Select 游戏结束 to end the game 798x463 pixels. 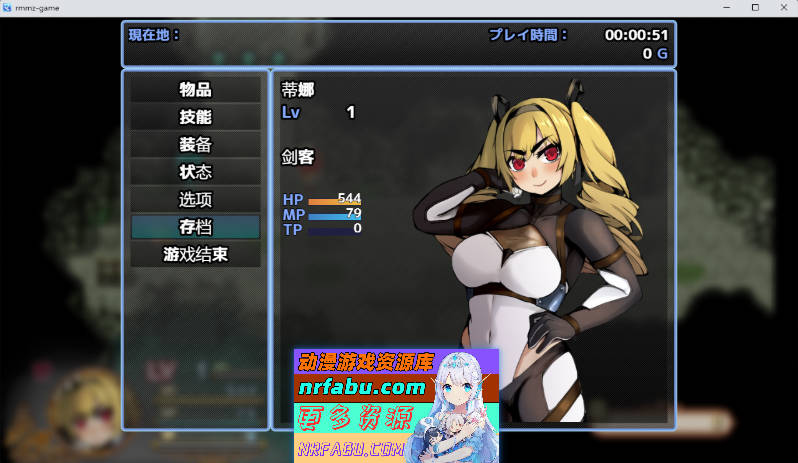(x=195, y=255)
